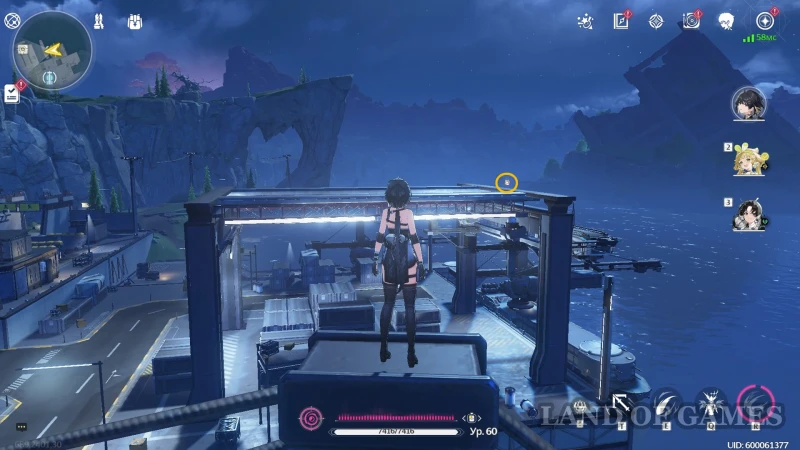Click the twin towers icon near minimap
The image size is (800, 450).
(x=99, y=21)
